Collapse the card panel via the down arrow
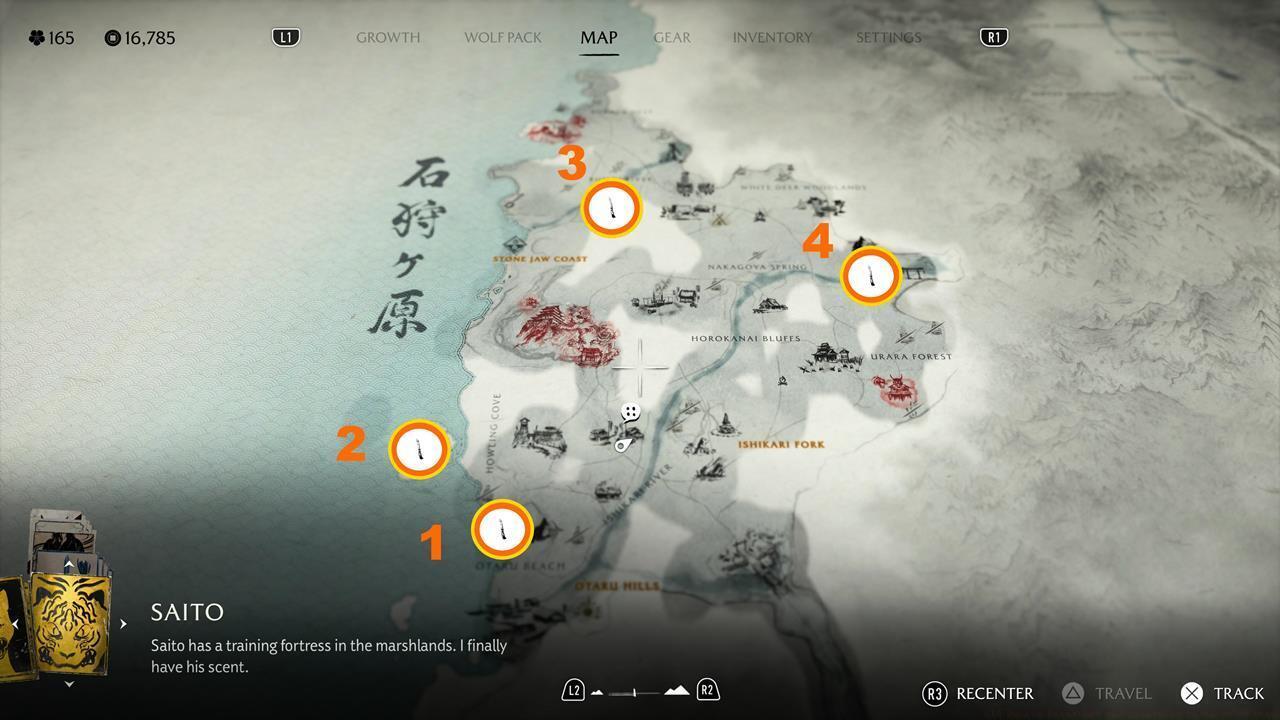1280x720 pixels. pos(68,684)
